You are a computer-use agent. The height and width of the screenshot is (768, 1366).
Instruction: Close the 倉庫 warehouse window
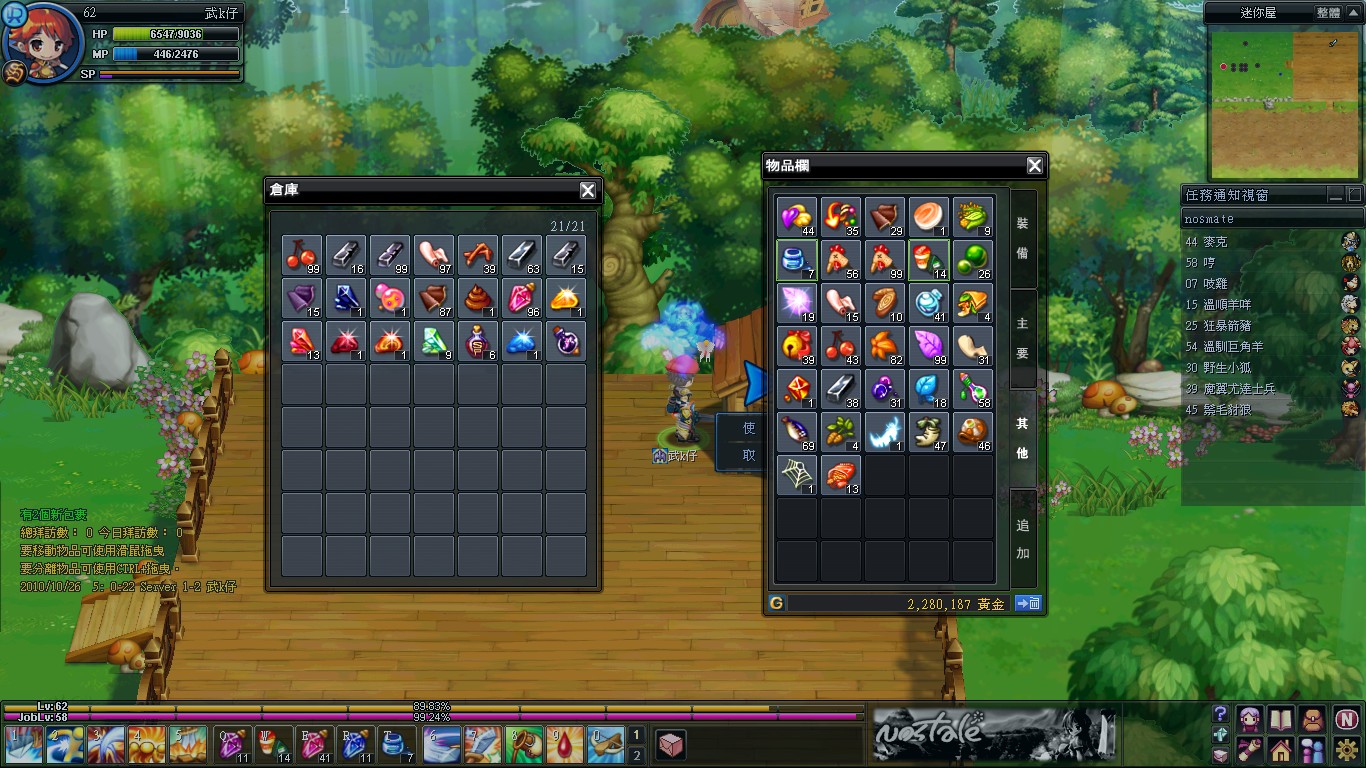[588, 191]
